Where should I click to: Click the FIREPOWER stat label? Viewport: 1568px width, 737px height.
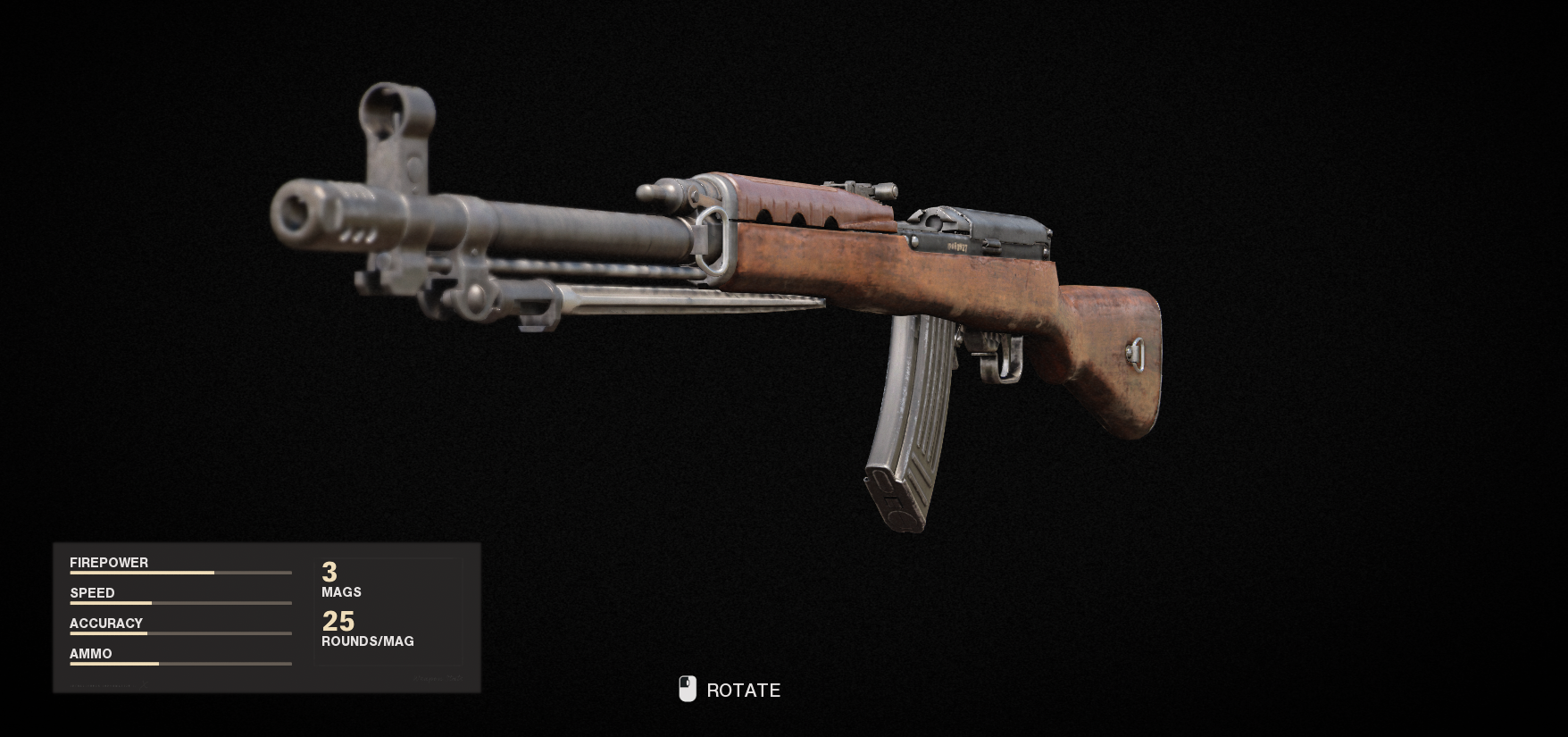click(108, 563)
